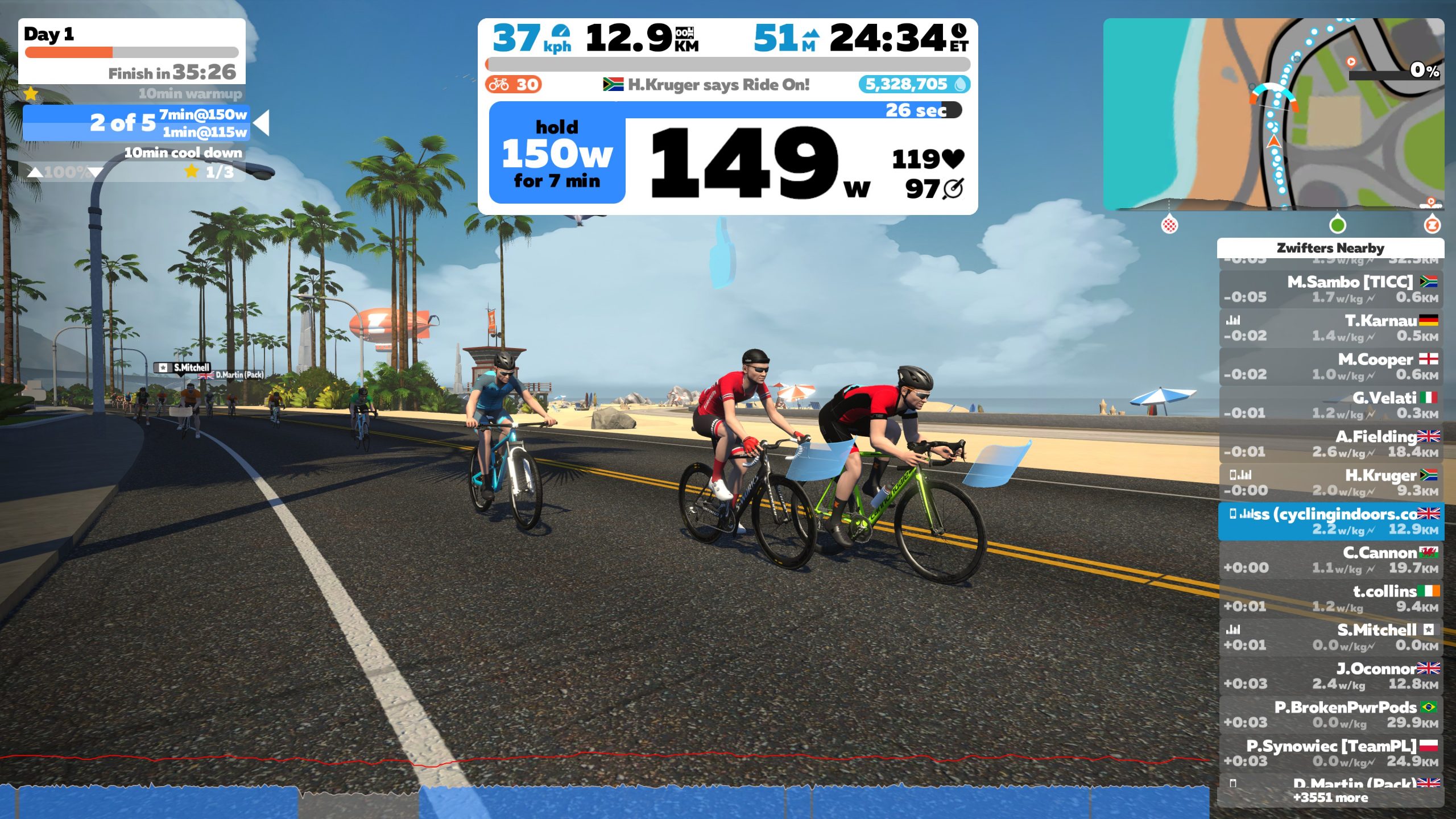
Task: Choose M.Cooper from Zwifters Nearby
Action: (1330, 366)
